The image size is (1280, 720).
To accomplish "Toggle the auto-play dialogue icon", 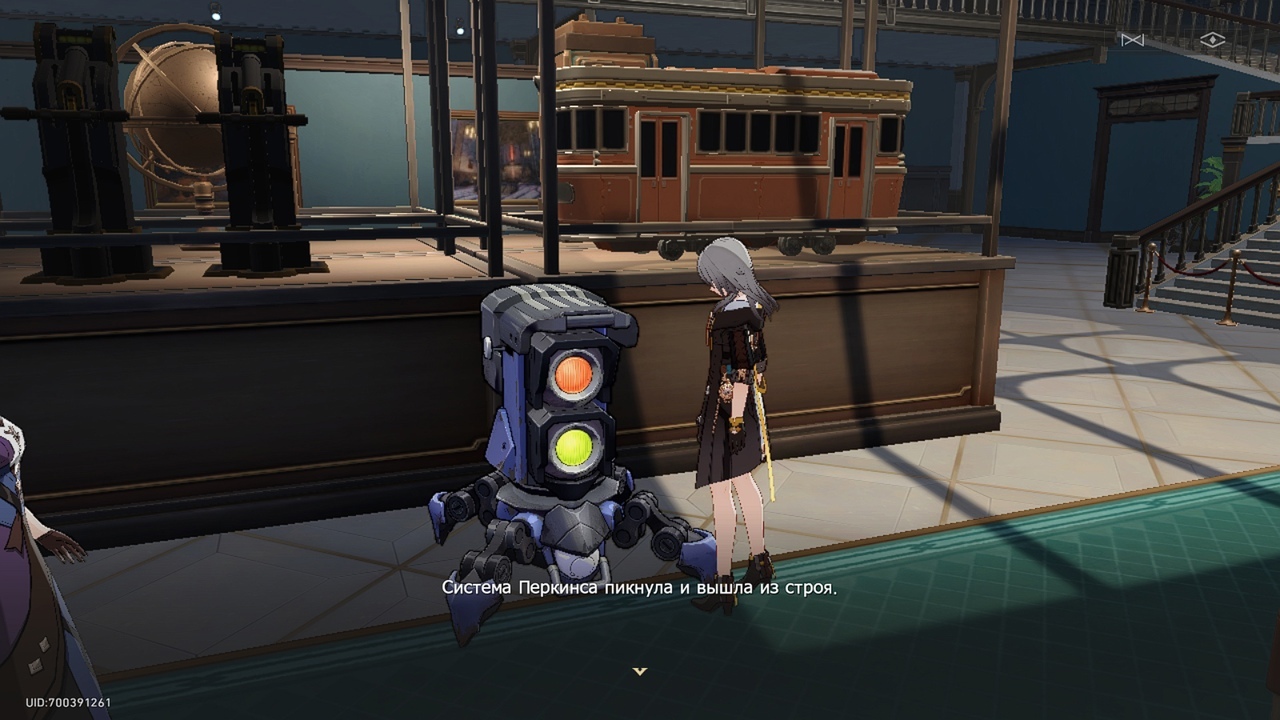I will (1132, 40).
